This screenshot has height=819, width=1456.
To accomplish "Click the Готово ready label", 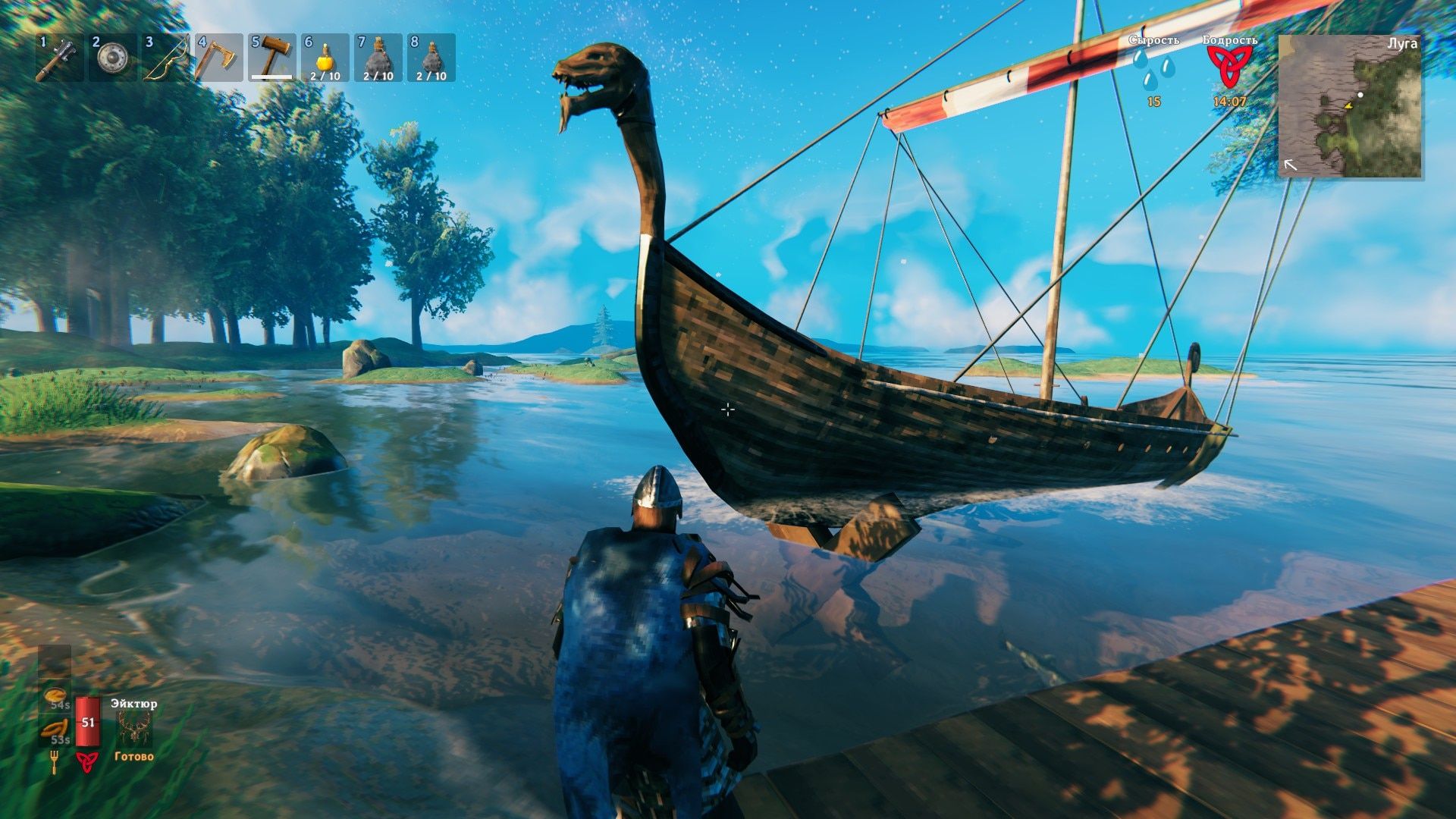I will coord(133,756).
